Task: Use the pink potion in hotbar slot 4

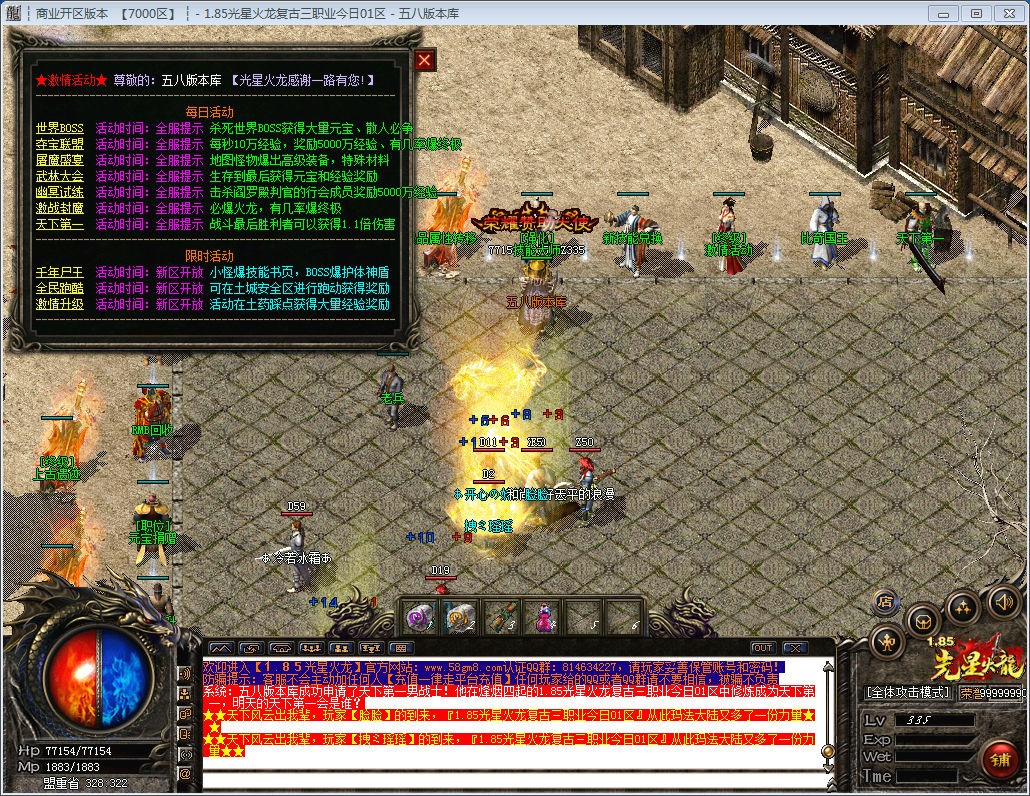Action: coord(542,617)
